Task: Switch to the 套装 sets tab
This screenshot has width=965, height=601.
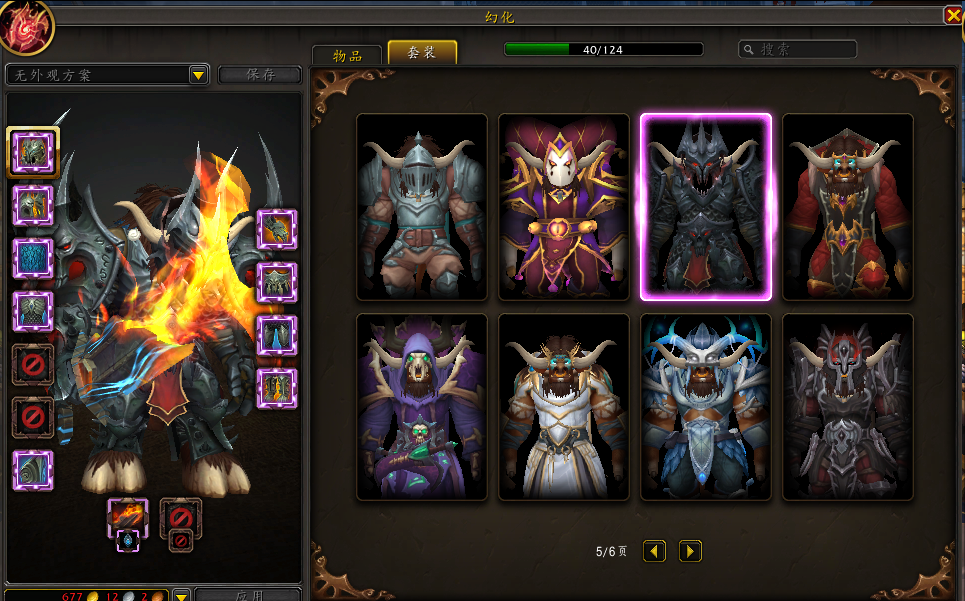Action: 422,53
